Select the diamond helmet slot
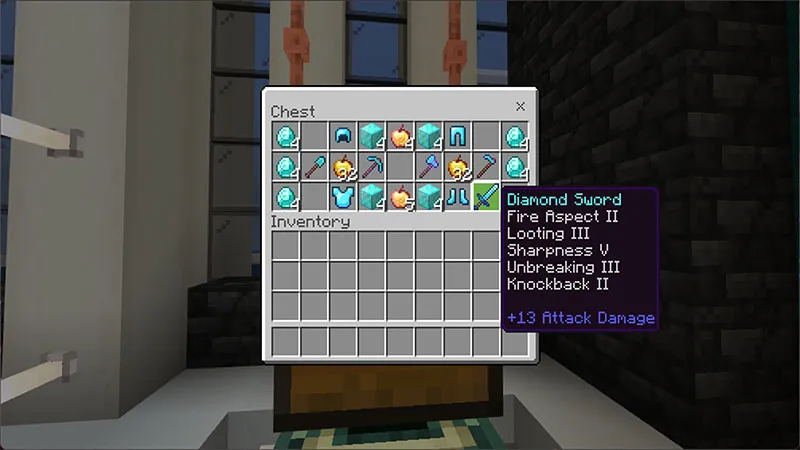The image size is (800, 450). [343, 135]
